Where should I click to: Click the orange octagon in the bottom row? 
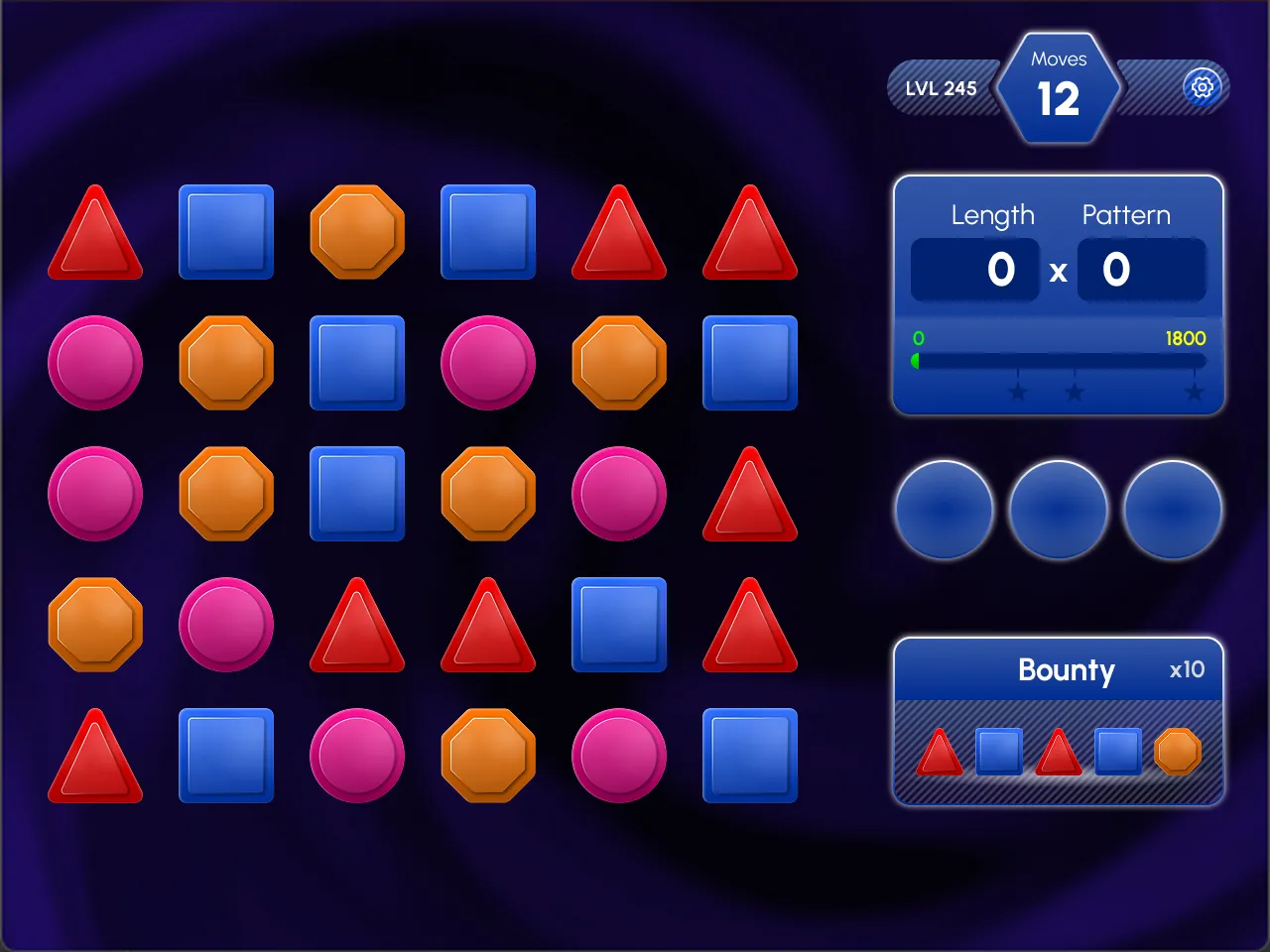tap(487, 754)
